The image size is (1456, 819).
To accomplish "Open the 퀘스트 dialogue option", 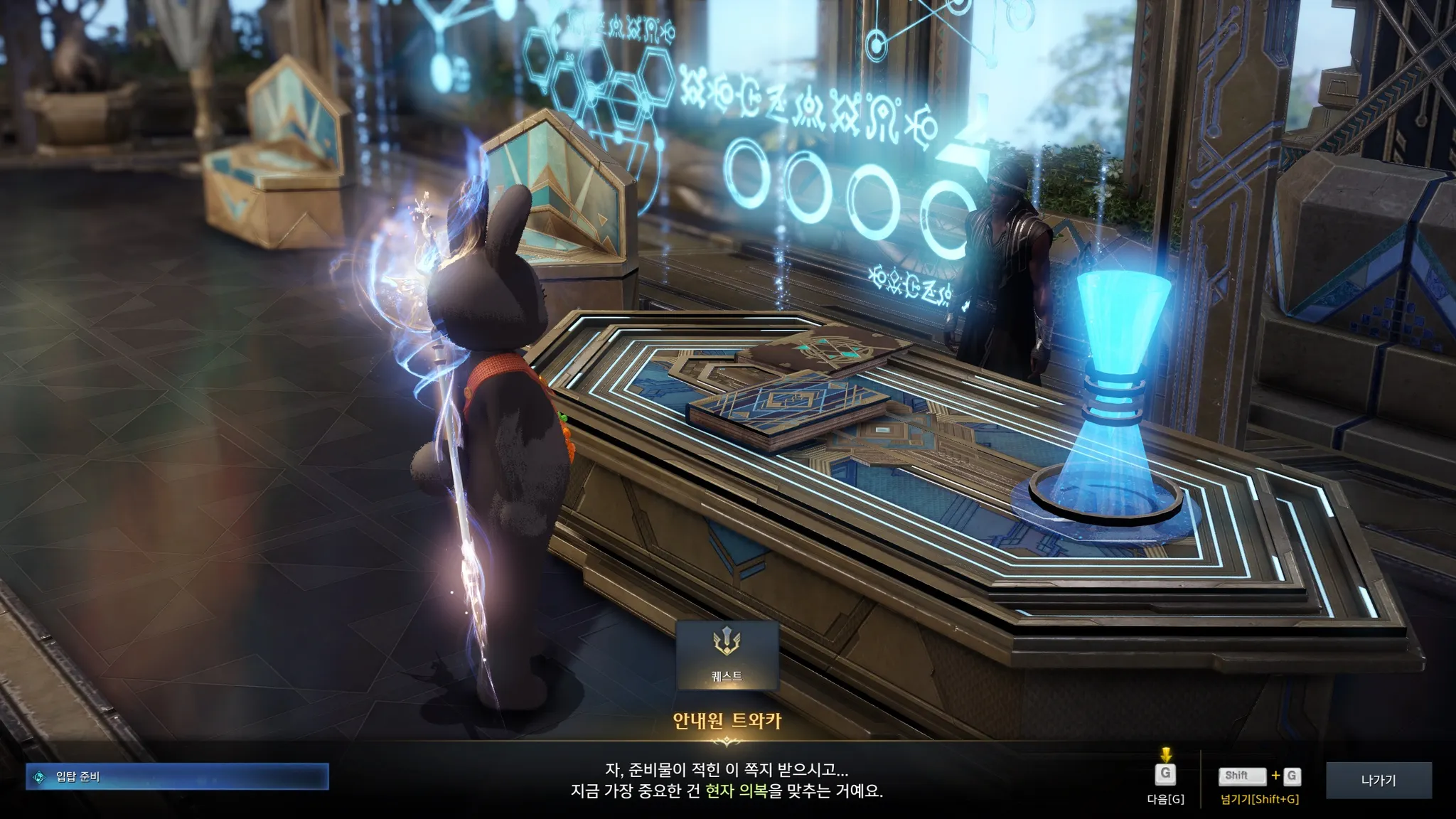I will [727, 655].
